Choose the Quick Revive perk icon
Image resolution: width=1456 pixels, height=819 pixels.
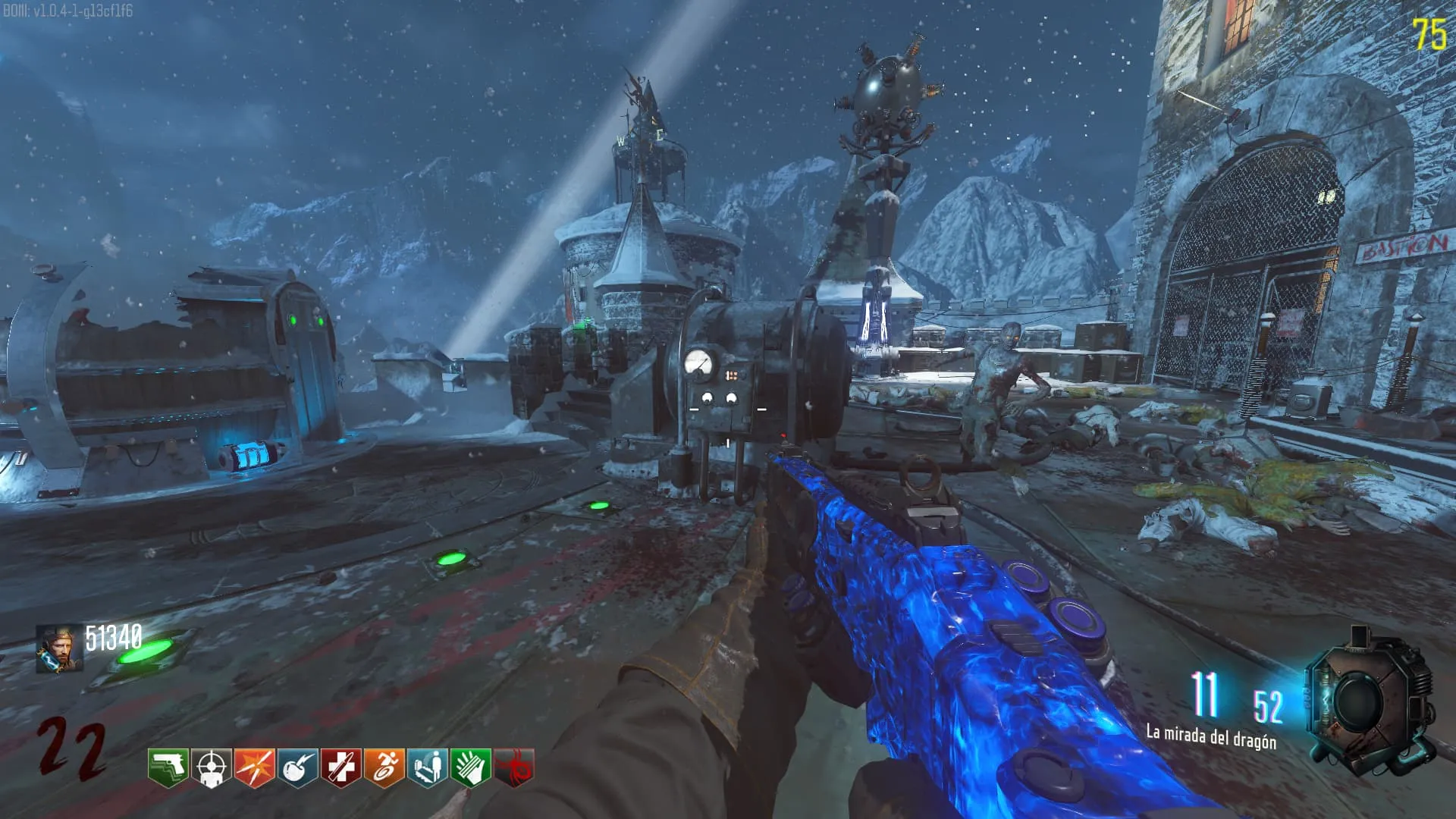click(x=427, y=767)
